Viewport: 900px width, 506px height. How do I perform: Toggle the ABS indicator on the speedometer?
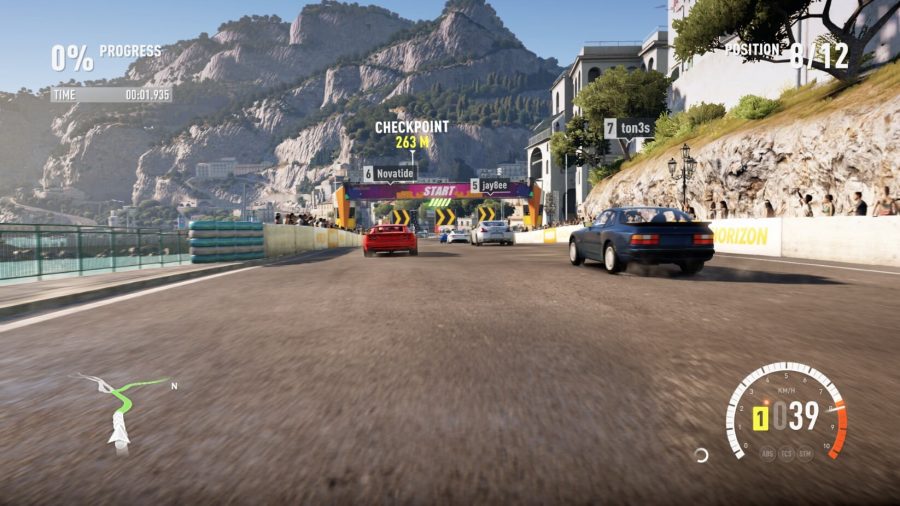[x=768, y=453]
